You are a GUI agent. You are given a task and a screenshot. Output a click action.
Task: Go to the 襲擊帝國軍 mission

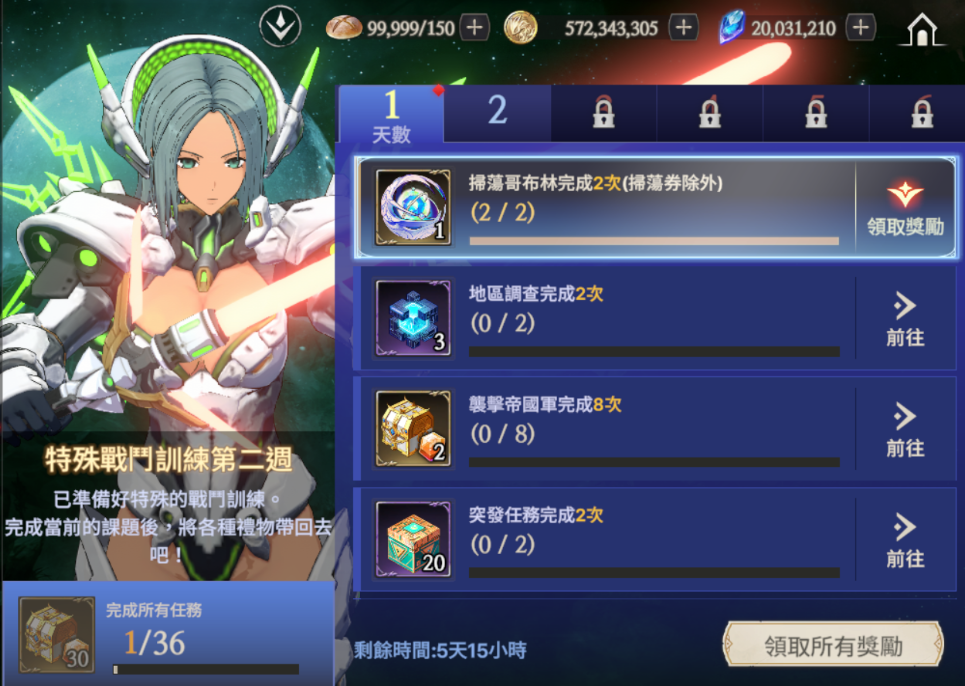[x=904, y=430]
